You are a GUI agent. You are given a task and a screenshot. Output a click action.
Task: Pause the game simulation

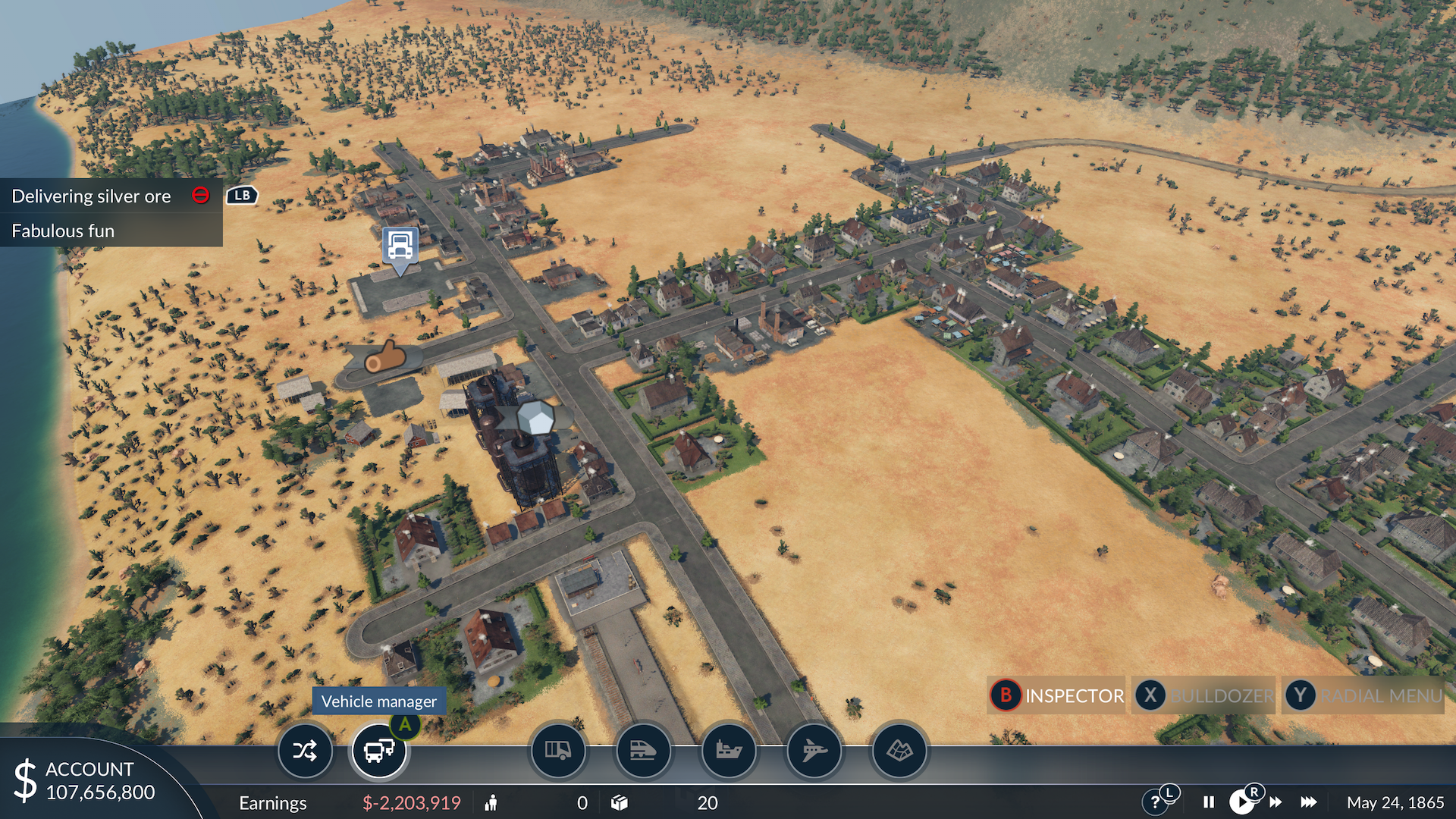point(1209,802)
